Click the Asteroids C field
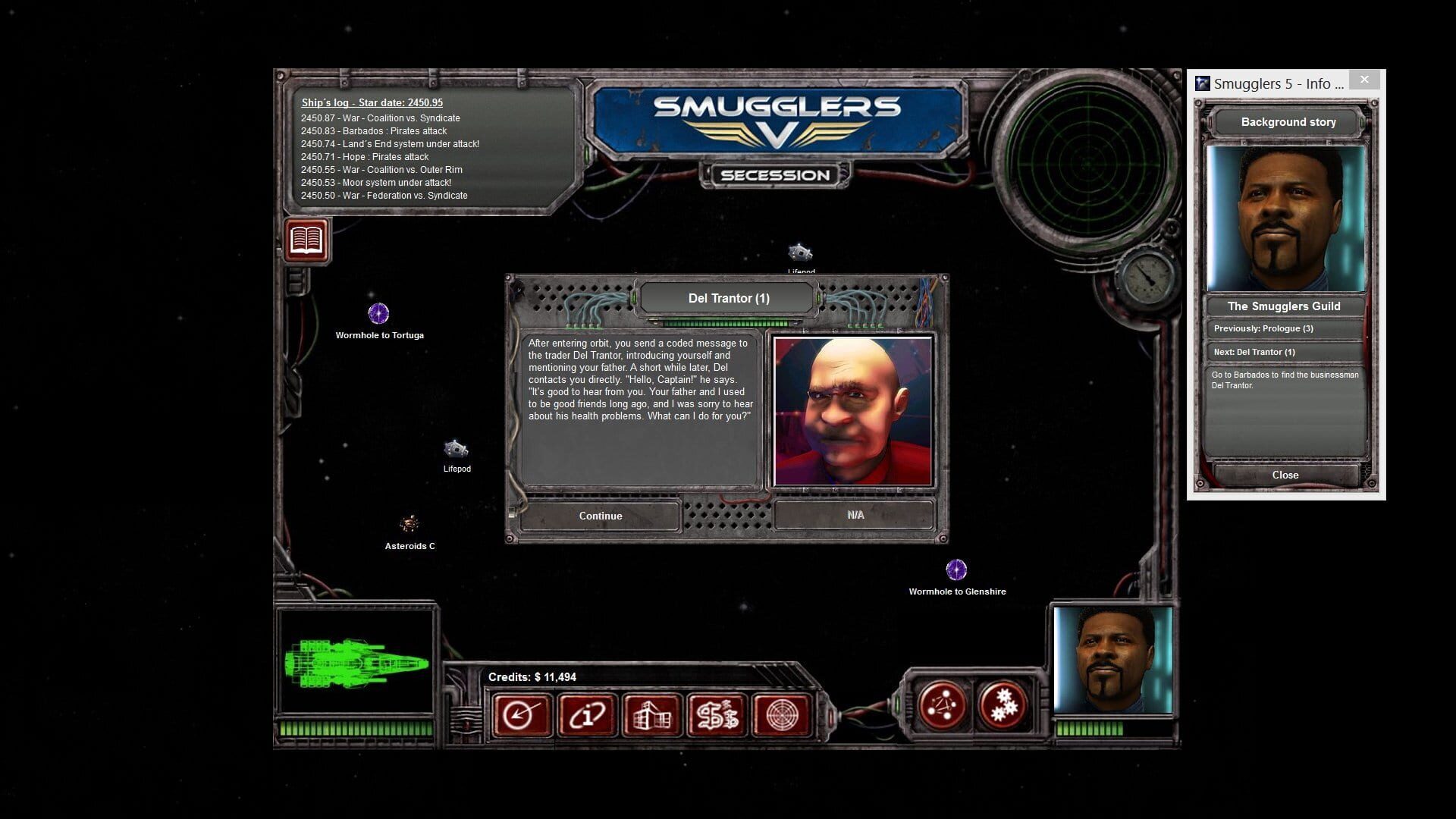Image resolution: width=1456 pixels, height=819 pixels. pos(409,522)
